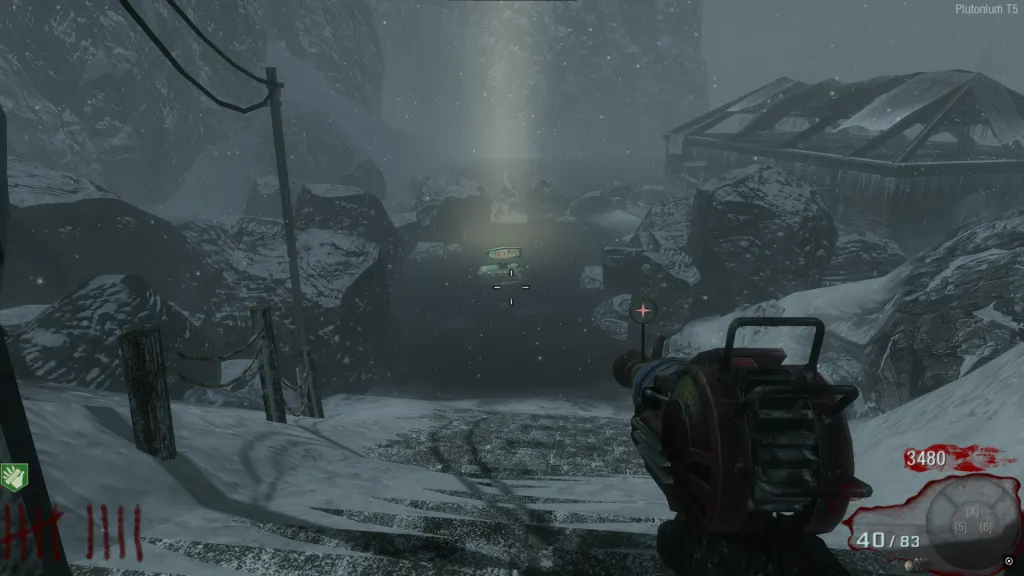
Task: Select the green Speed Cola perk icon
Action: pos(14,476)
